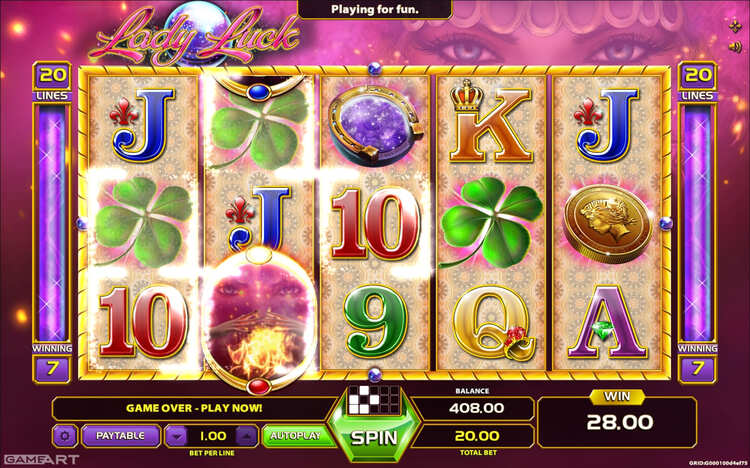Image resolution: width=750 pixels, height=468 pixels.
Task: Click the right 20 Lines indicator
Action: [697, 81]
